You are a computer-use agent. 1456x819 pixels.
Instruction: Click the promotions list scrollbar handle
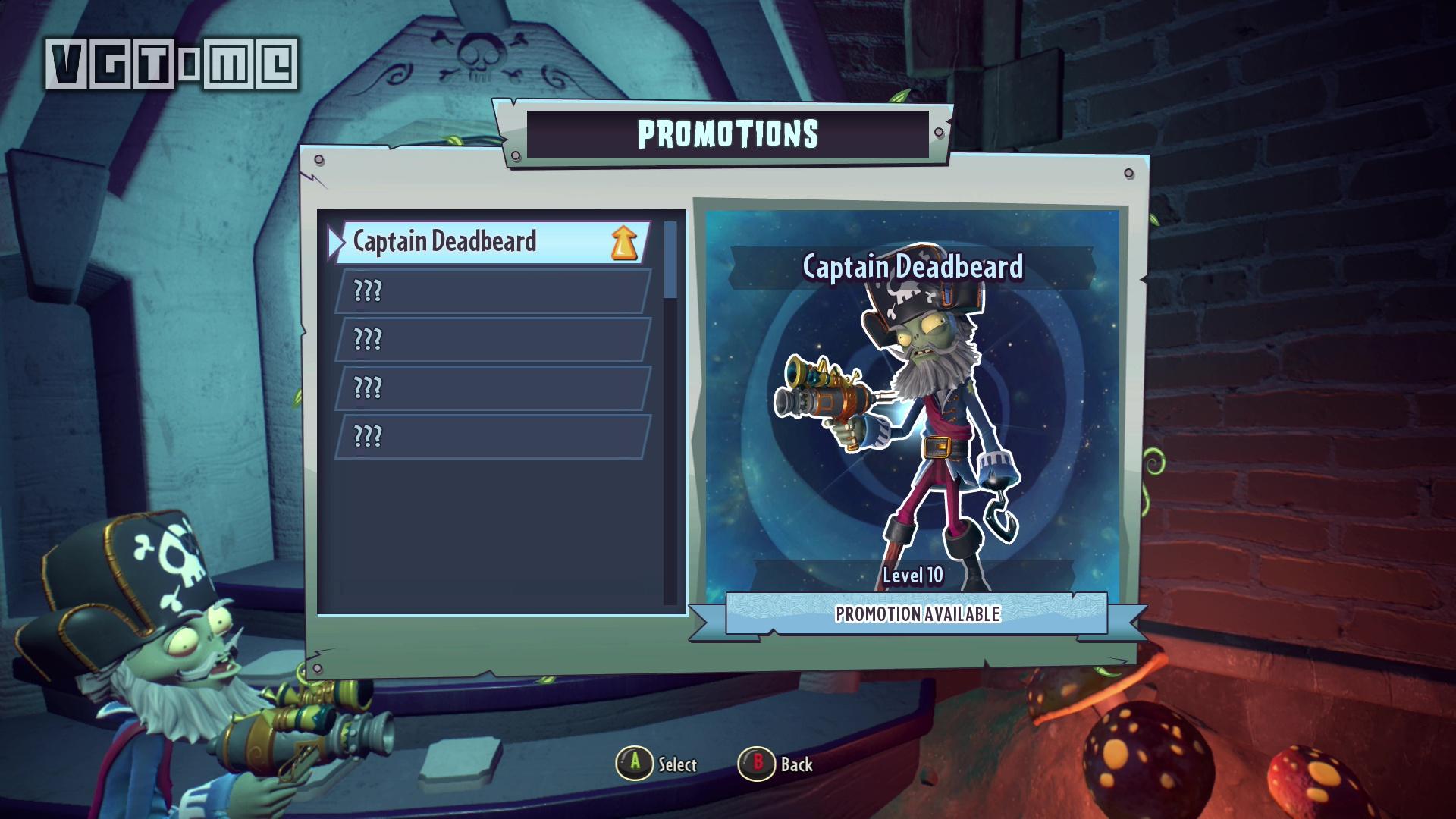670,259
